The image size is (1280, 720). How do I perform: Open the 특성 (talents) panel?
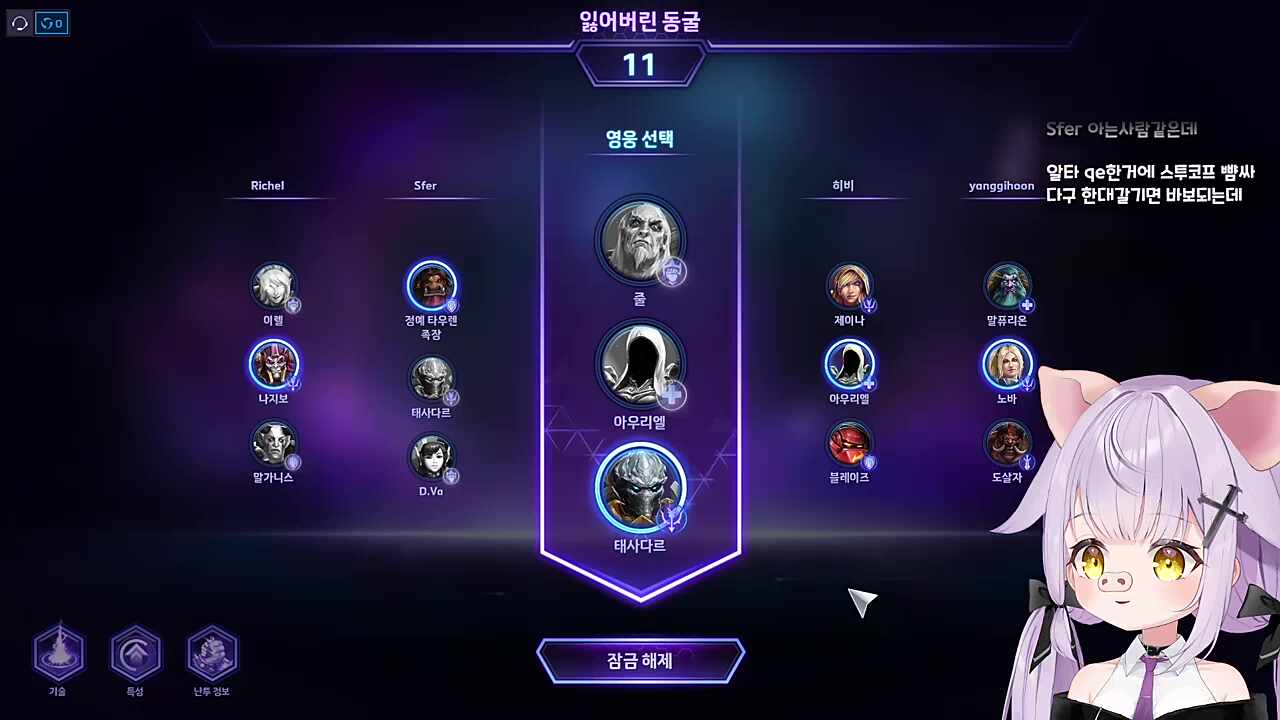click(x=135, y=655)
